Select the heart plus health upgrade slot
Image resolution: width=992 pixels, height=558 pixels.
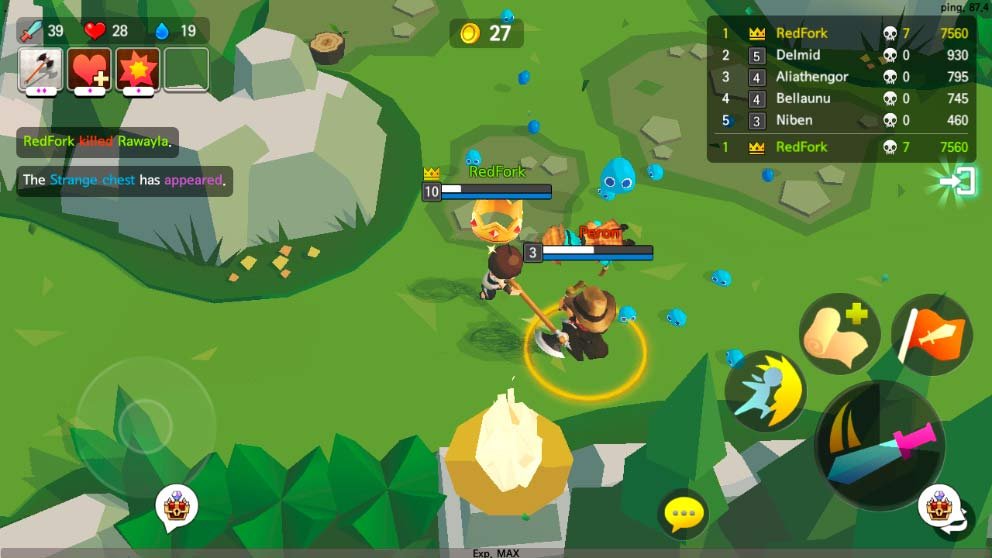[x=90, y=69]
